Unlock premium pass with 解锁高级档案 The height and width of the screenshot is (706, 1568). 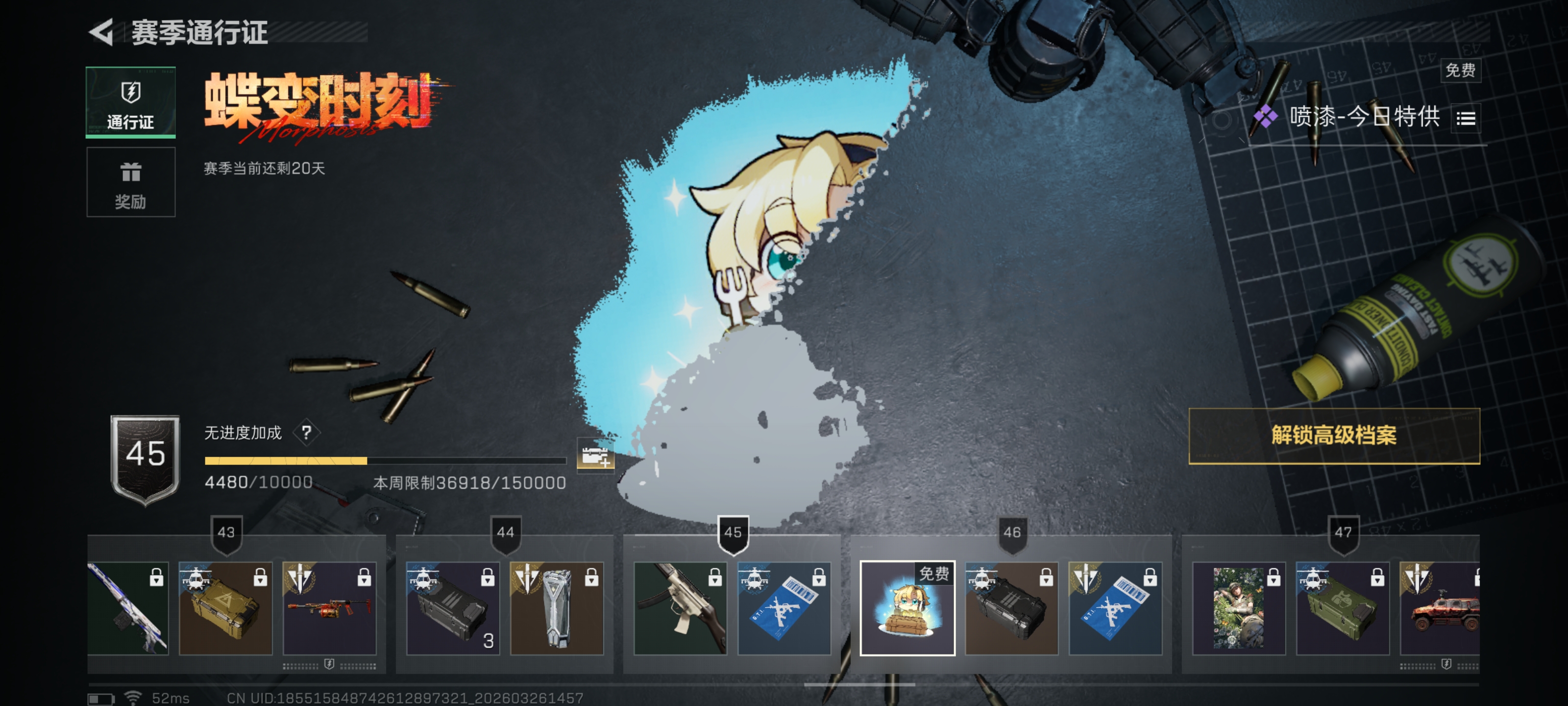tap(1334, 435)
